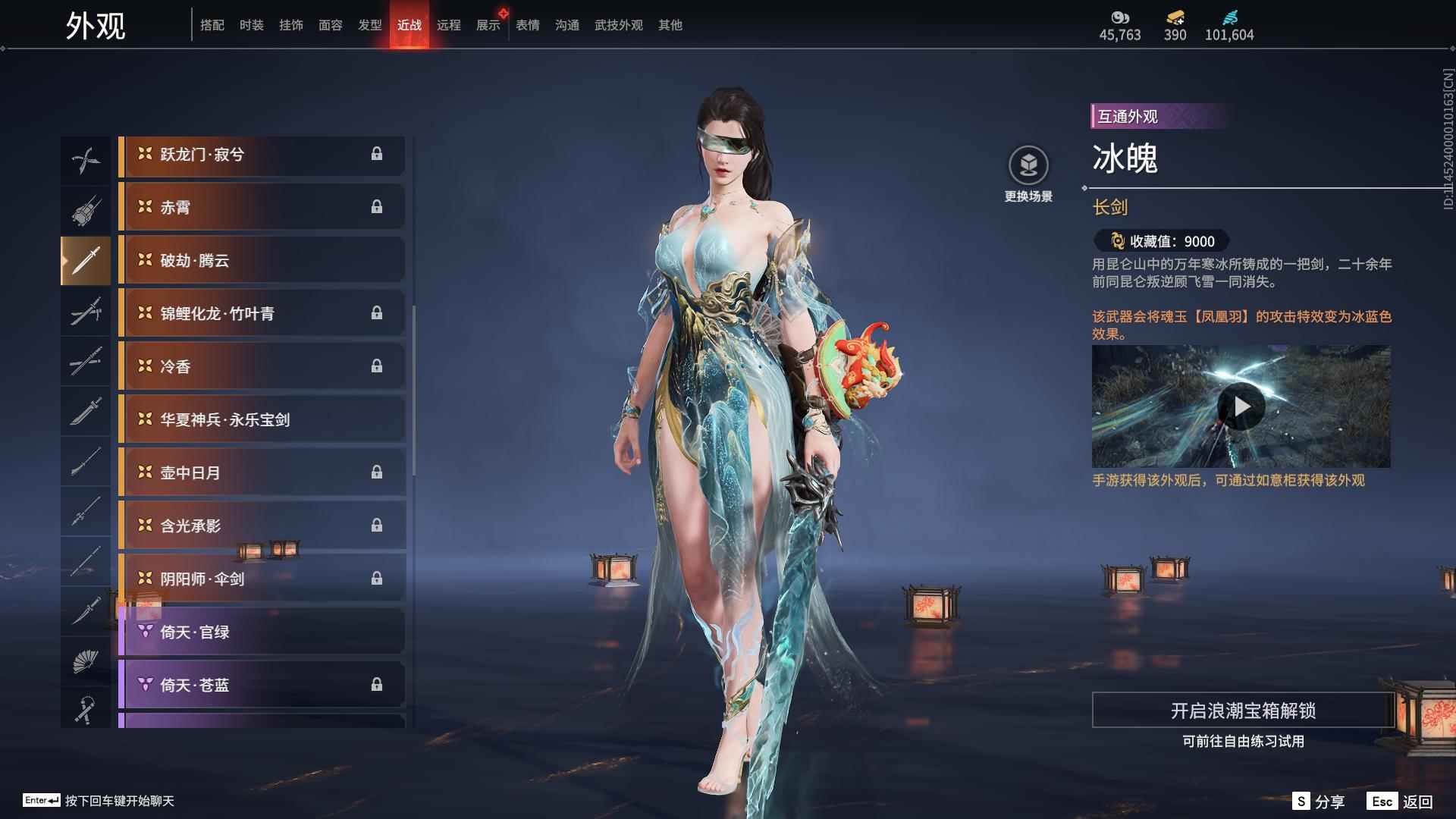Click 返回 to go back
The image size is (1456, 819).
[x=1399, y=802]
